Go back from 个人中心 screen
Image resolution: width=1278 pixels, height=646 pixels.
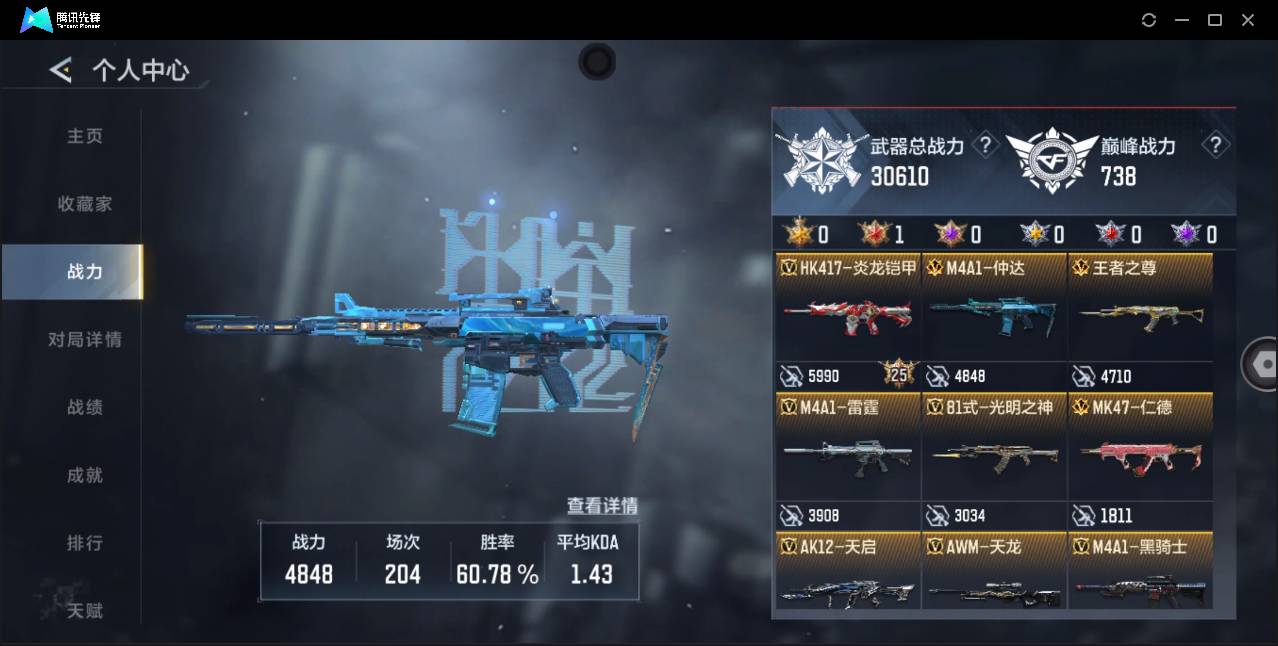61,70
